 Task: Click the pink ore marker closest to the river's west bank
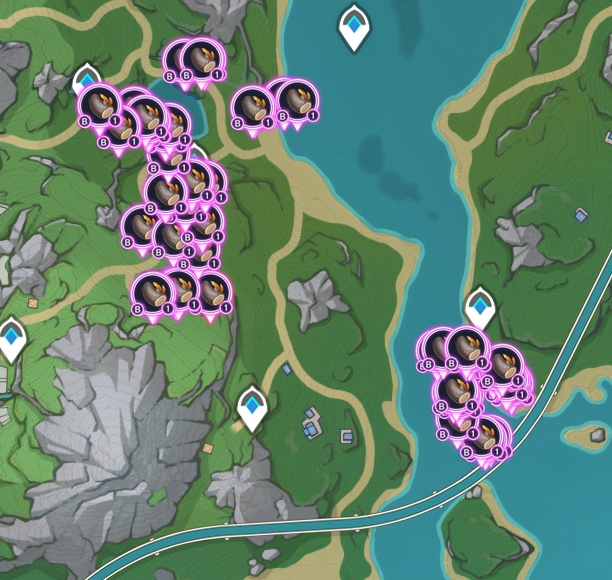[x=297, y=102]
